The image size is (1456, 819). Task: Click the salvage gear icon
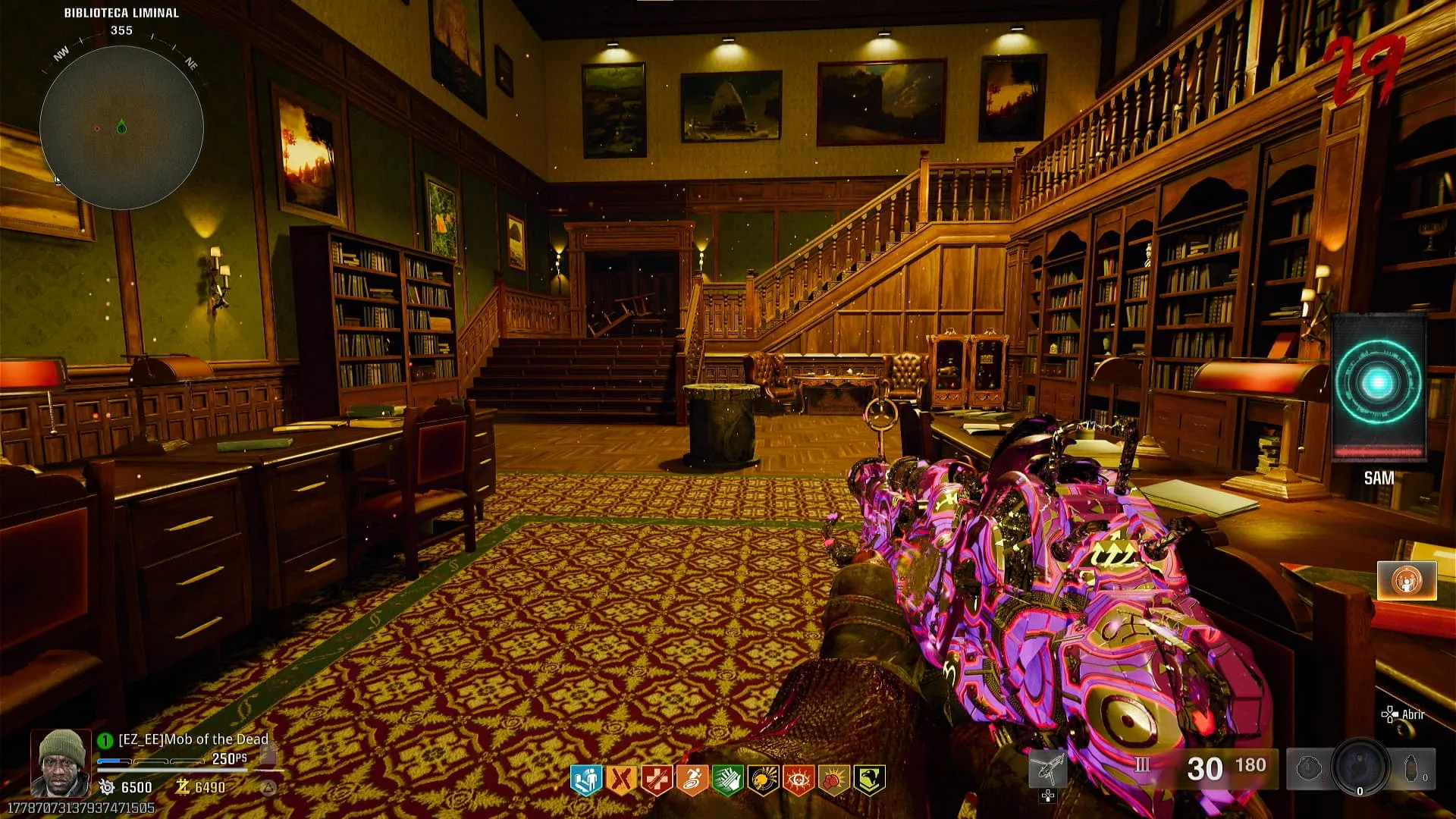[107, 787]
